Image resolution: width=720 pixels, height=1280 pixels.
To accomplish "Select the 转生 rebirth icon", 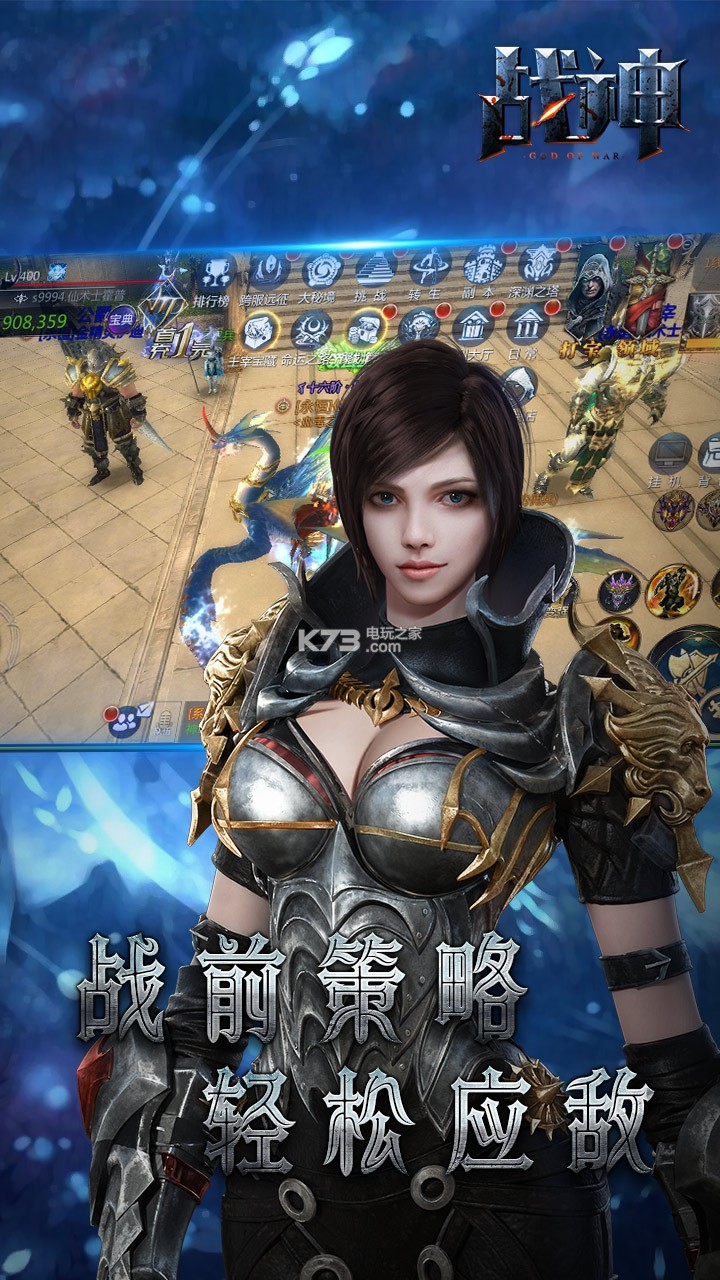I will (430, 268).
